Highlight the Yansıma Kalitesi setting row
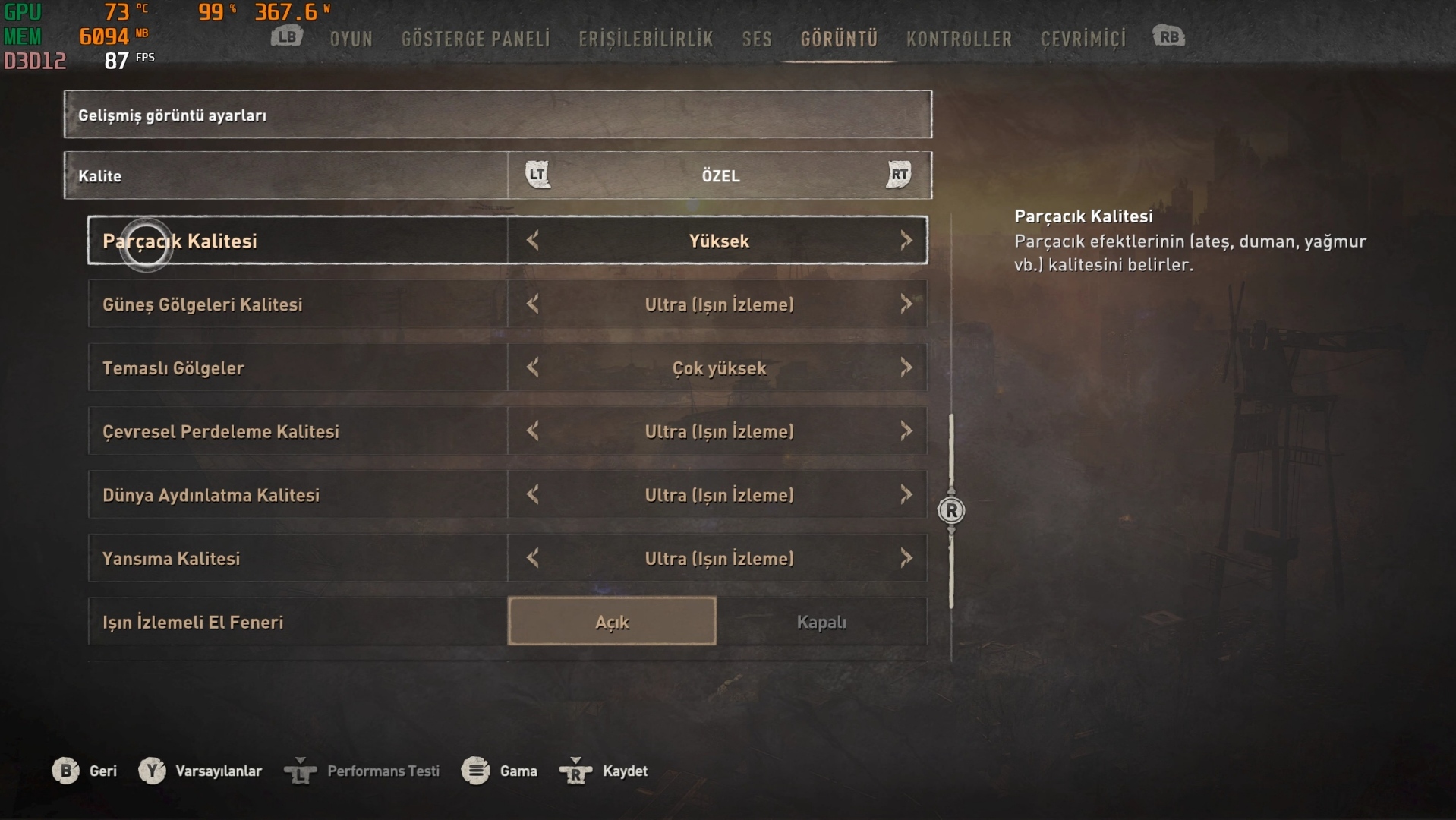Viewport: 1456px width, 820px height. coord(296,559)
